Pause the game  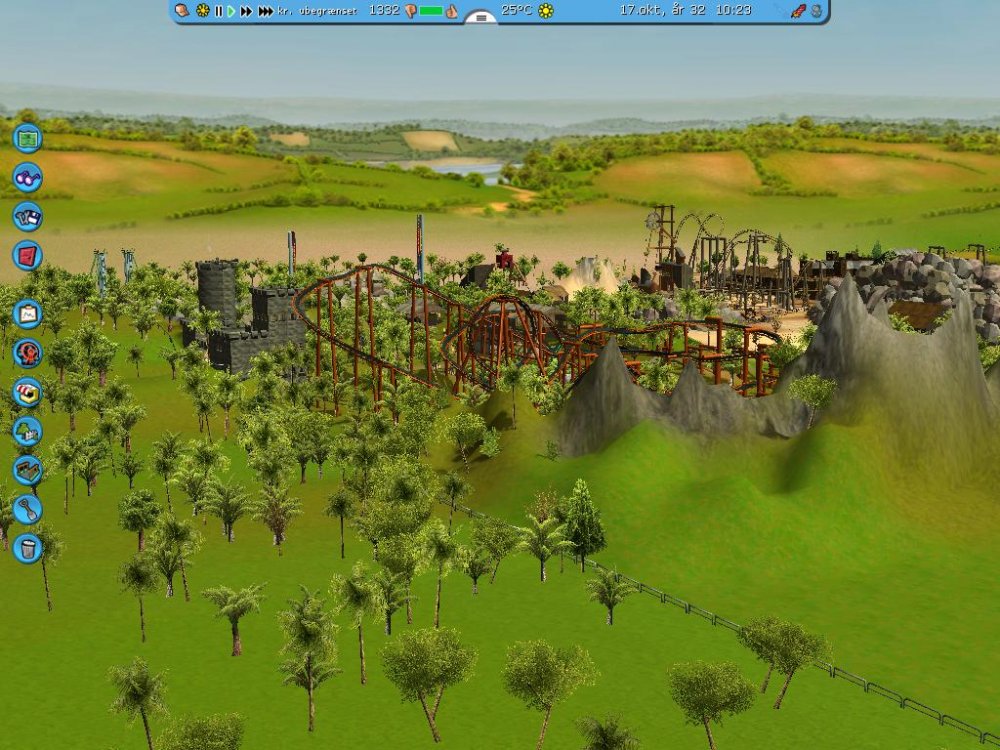pyautogui.click(x=219, y=11)
